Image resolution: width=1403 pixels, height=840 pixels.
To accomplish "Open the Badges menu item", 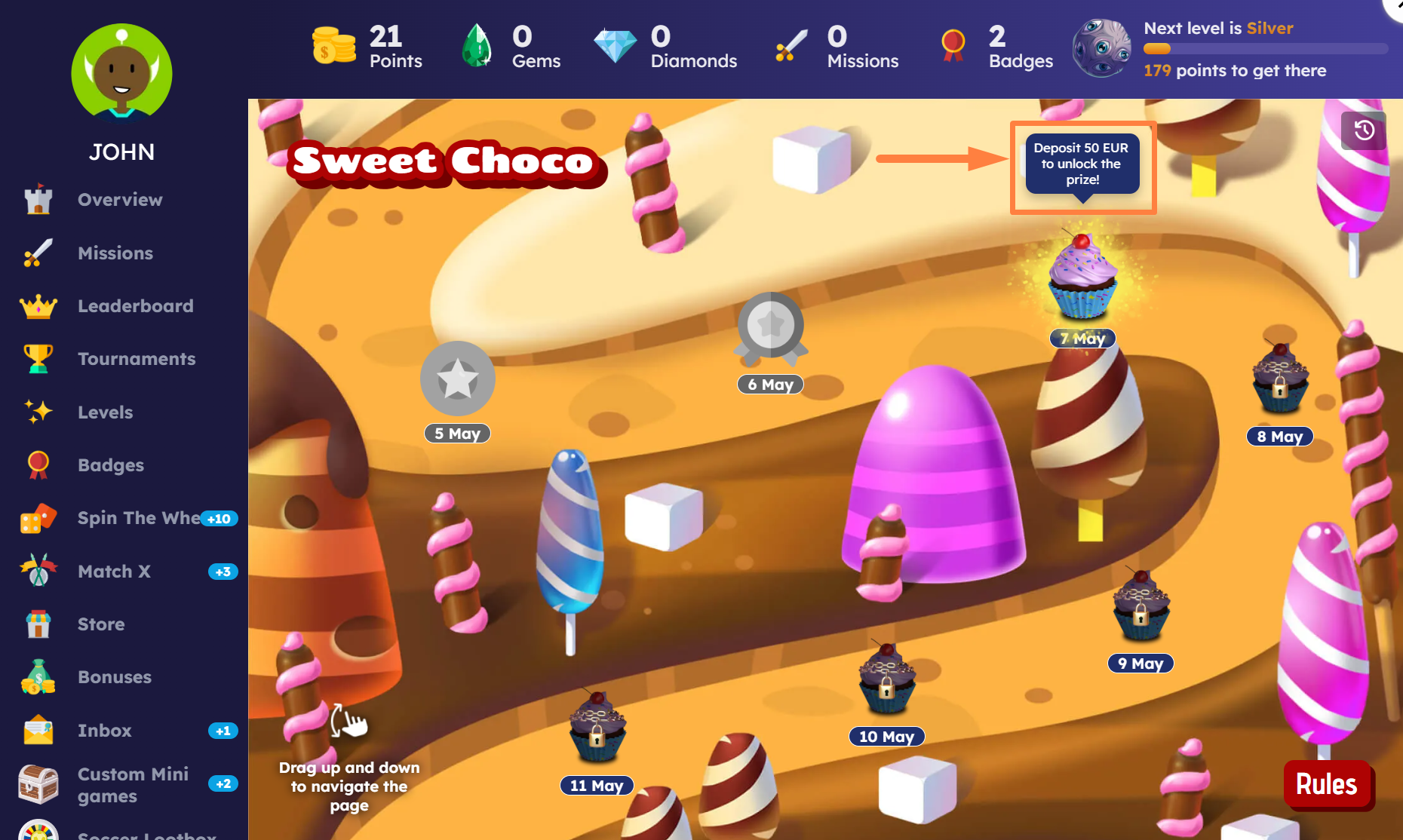I will 110,465.
